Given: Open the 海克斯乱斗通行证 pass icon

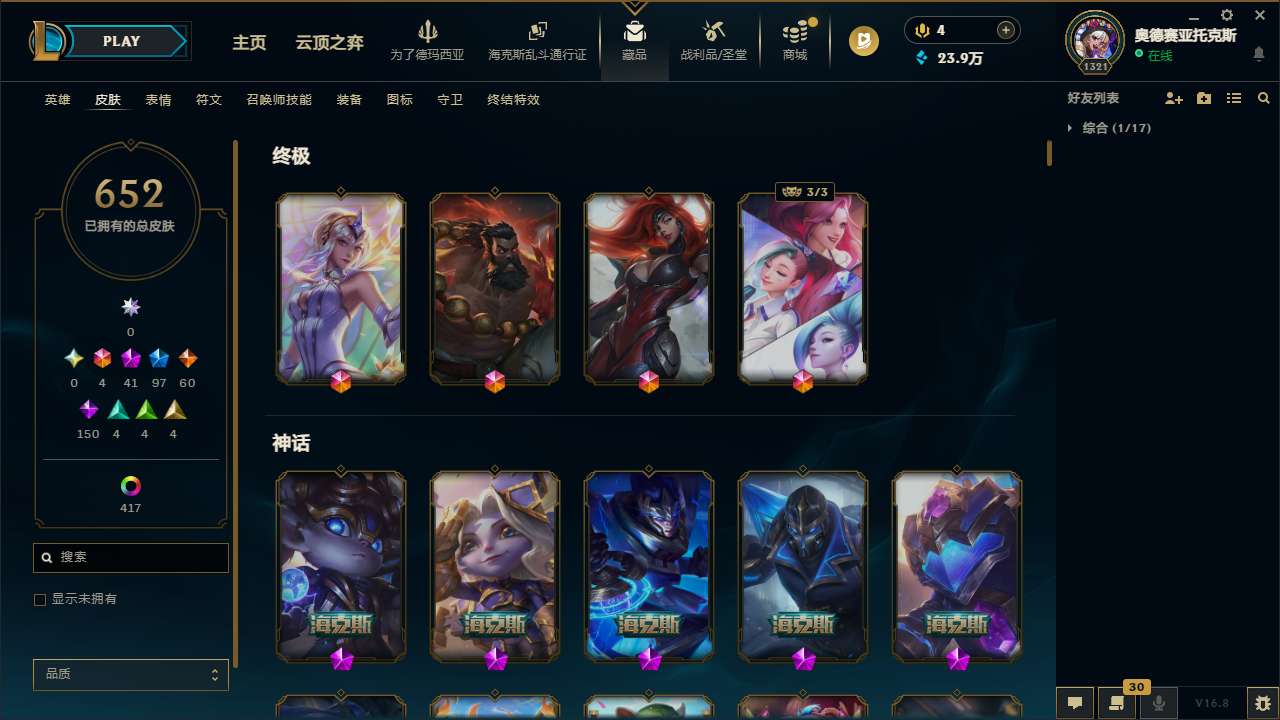Looking at the screenshot, I should 537,36.
